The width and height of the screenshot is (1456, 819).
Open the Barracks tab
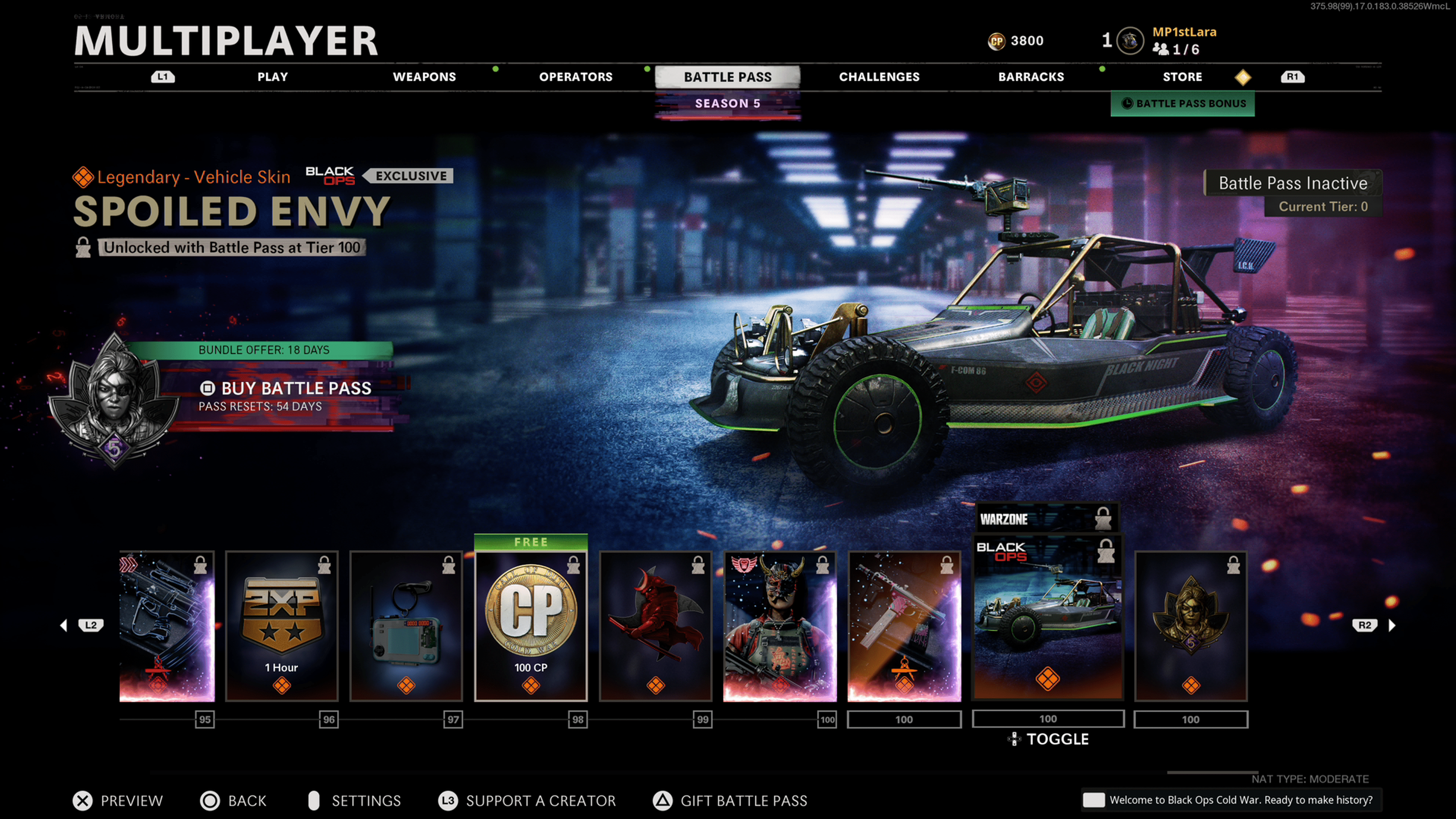[x=1031, y=77]
